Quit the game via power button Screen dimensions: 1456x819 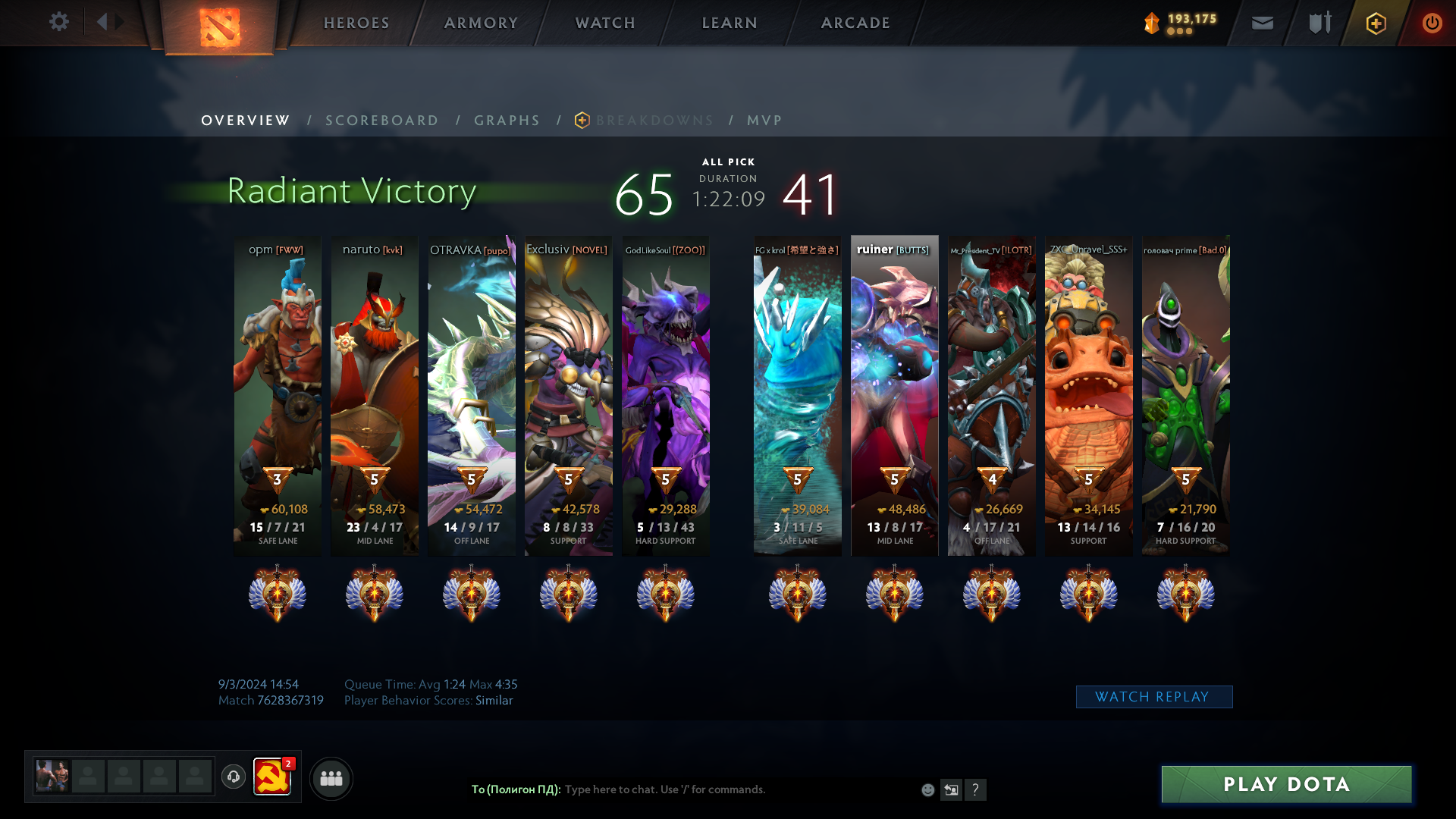tap(1432, 23)
